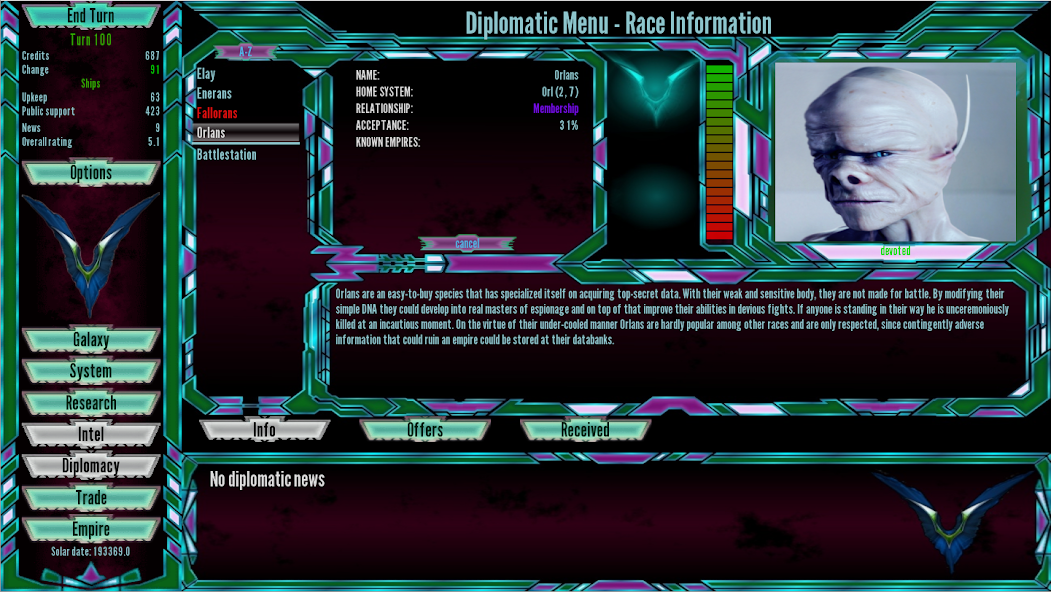1051x592 pixels.
Task: Switch to the Offers tab
Action: pyautogui.click(x=425, y=430)
